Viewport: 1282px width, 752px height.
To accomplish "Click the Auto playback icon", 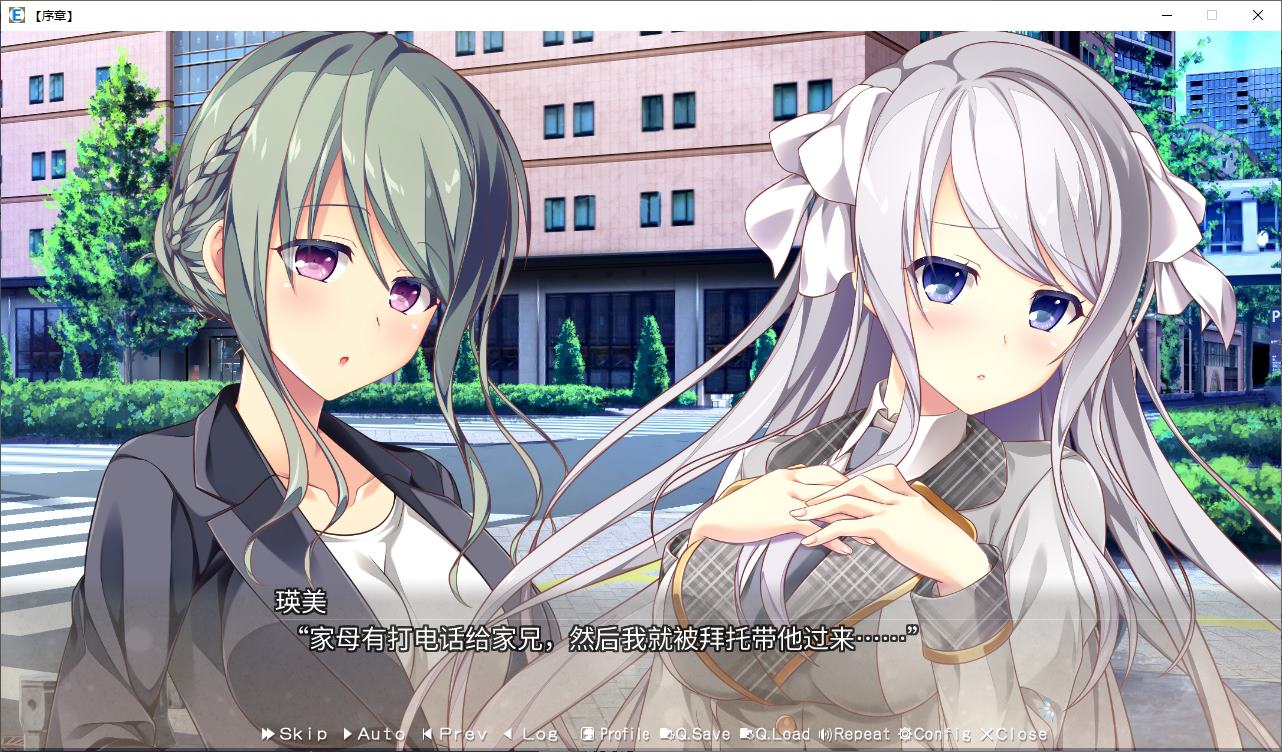I will pos(347,734).
